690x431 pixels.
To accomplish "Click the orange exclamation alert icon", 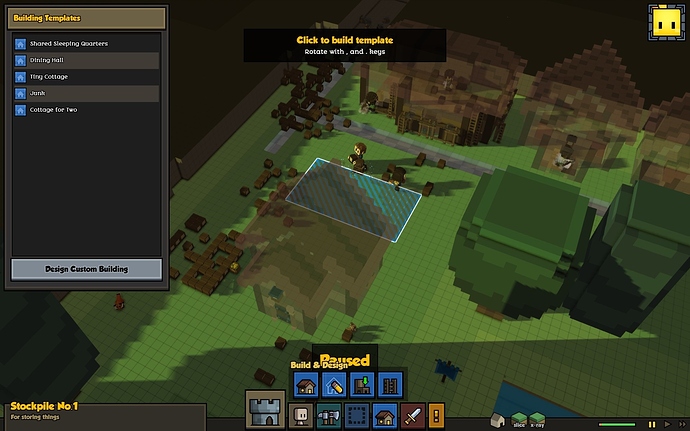I will [435, 416].
